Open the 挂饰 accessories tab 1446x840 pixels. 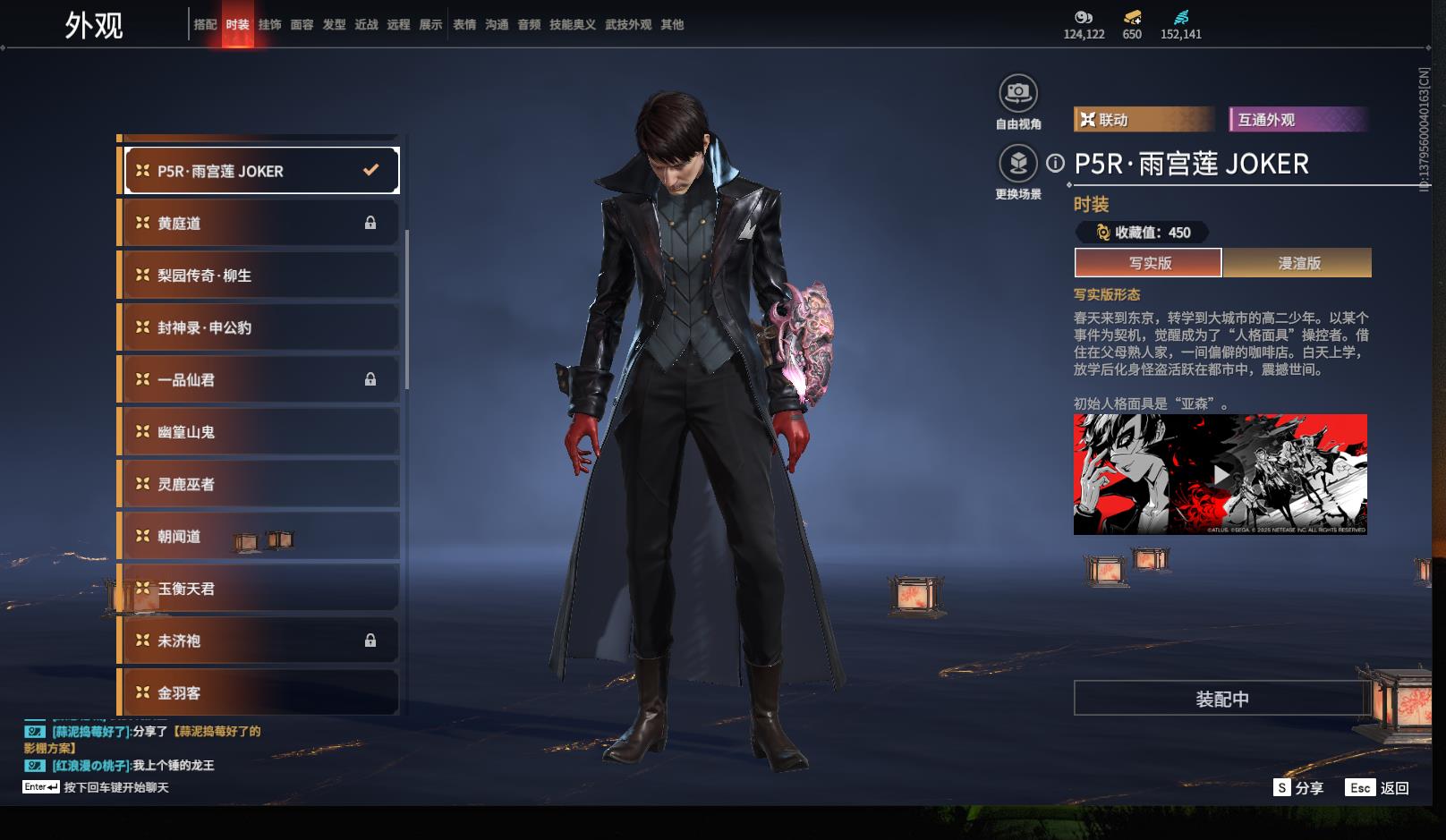[x=269, y=25]
